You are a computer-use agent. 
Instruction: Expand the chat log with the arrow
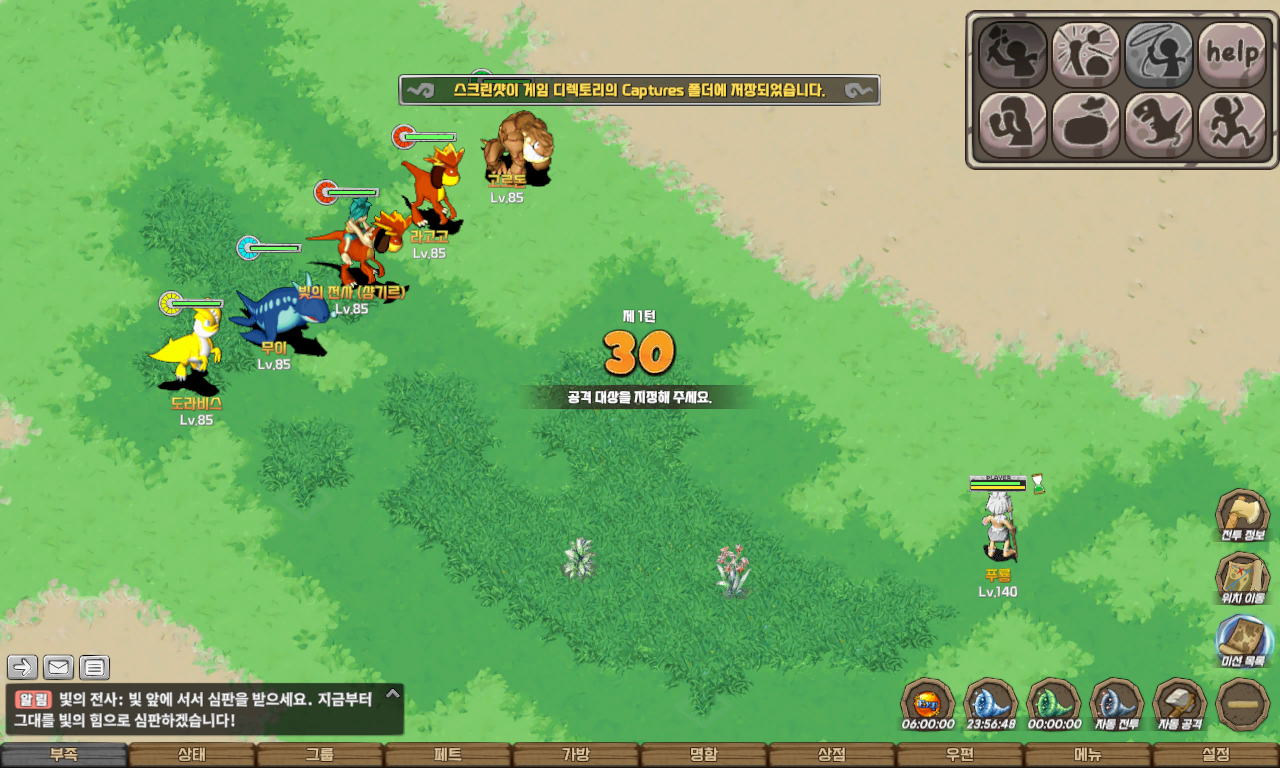(393, 692)
